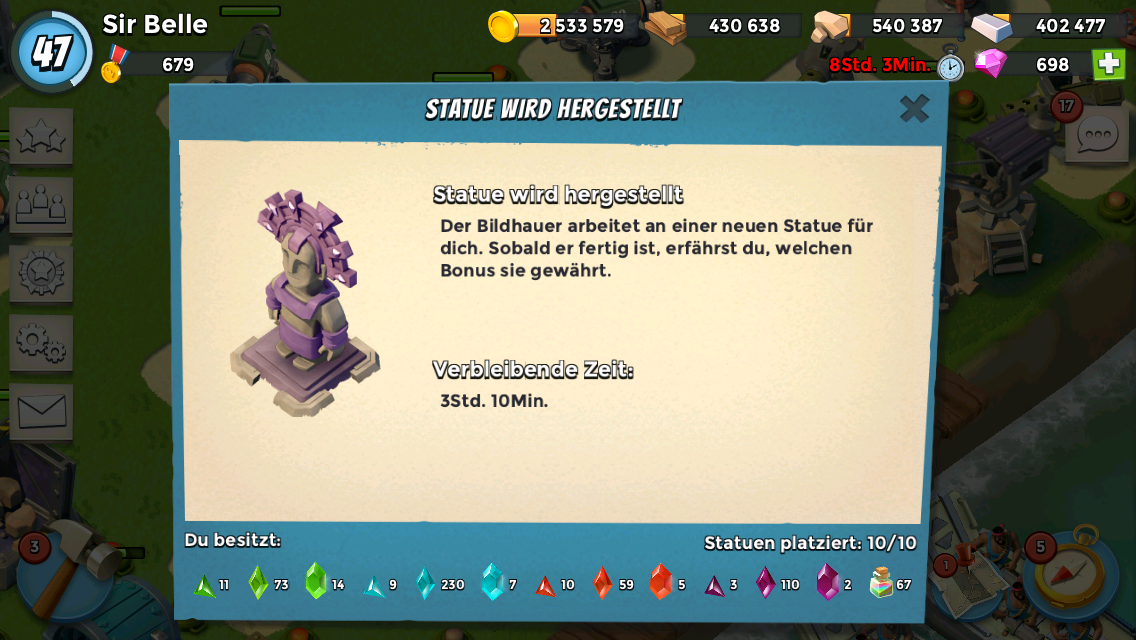The image size is (1136, 640).
Task: Click the level 47 player badge
Action: point(51,51)
